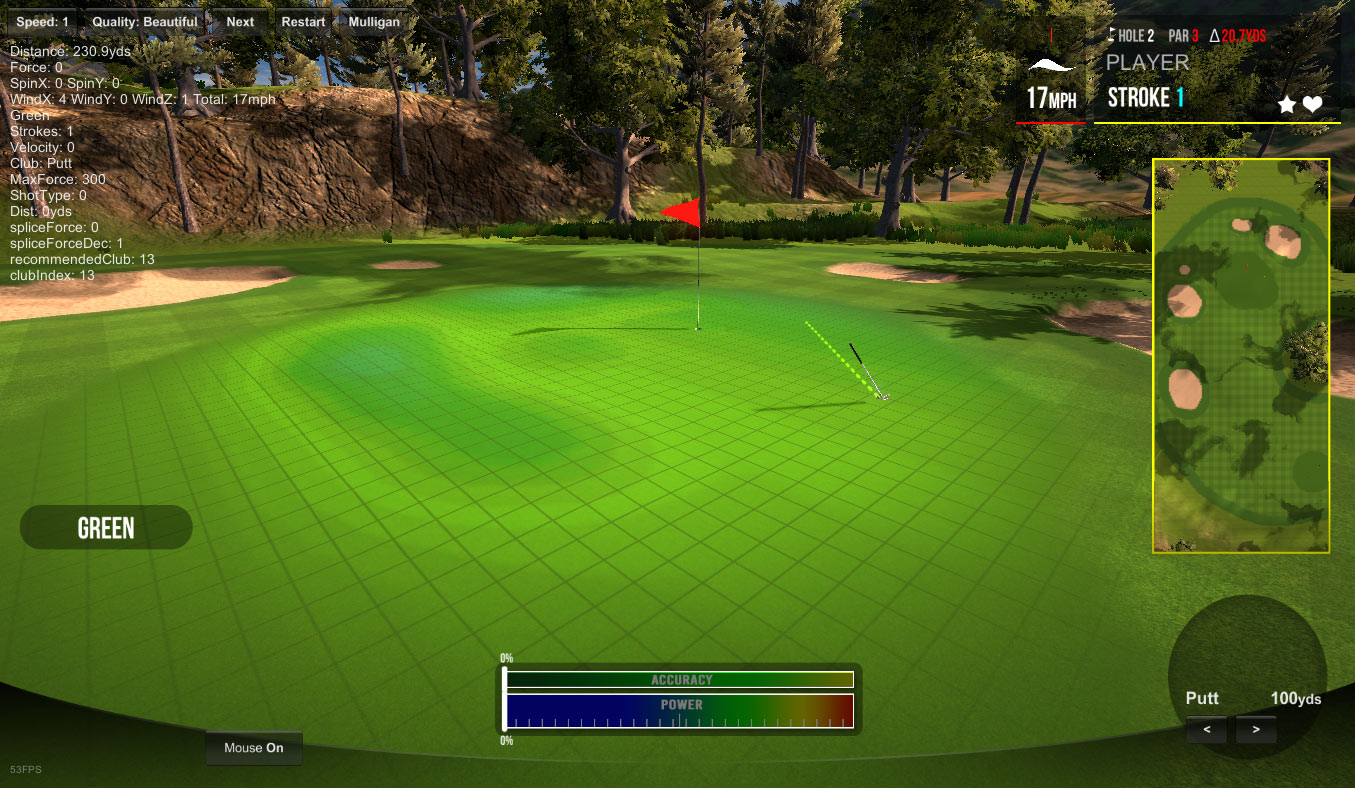Click the star icon in player panel
The height and width of the screenshot is (788, 1355).
(x=1287, y=105)
